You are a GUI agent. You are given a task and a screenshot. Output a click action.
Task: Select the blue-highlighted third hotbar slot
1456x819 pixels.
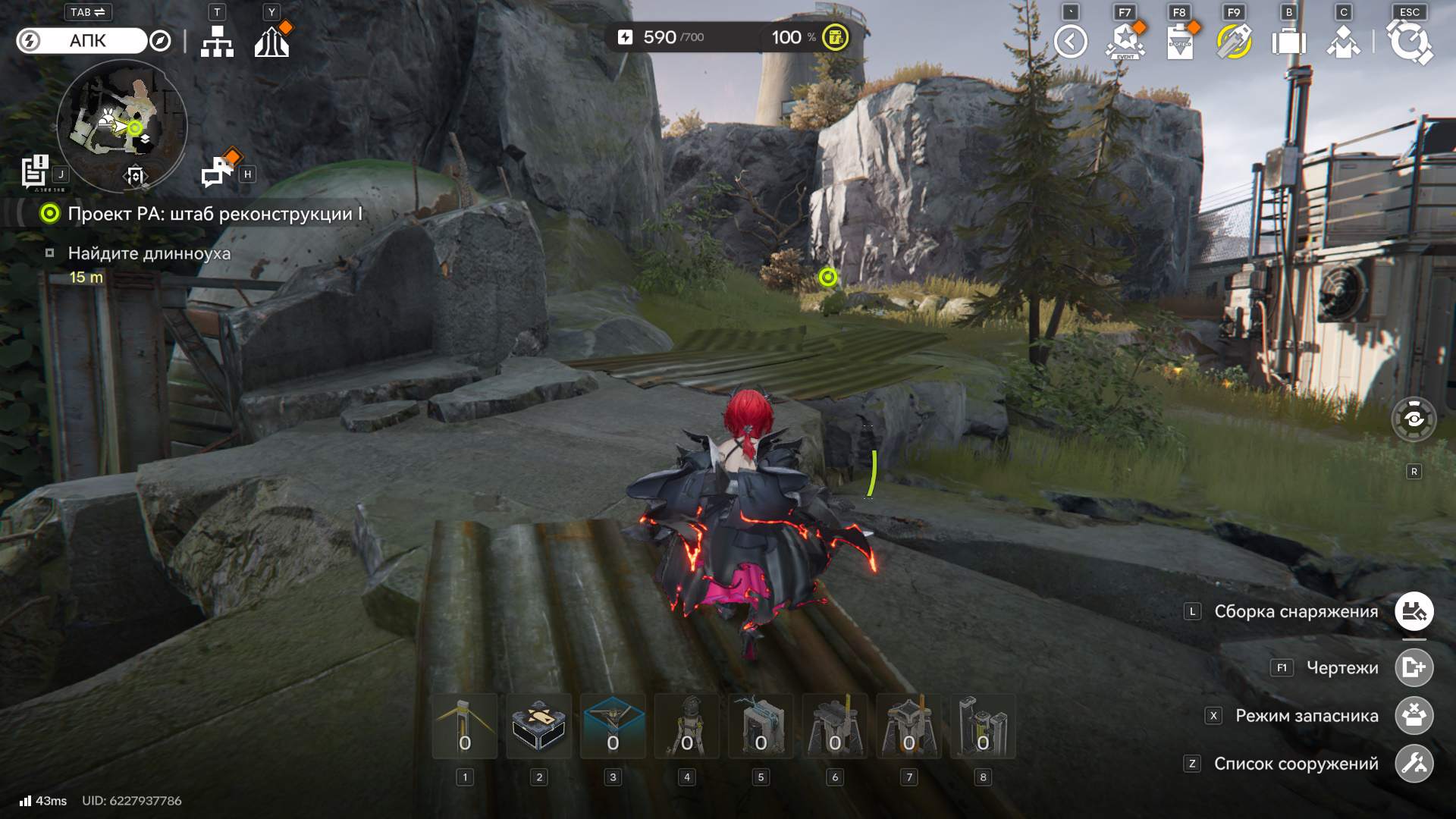coord(613,726)
